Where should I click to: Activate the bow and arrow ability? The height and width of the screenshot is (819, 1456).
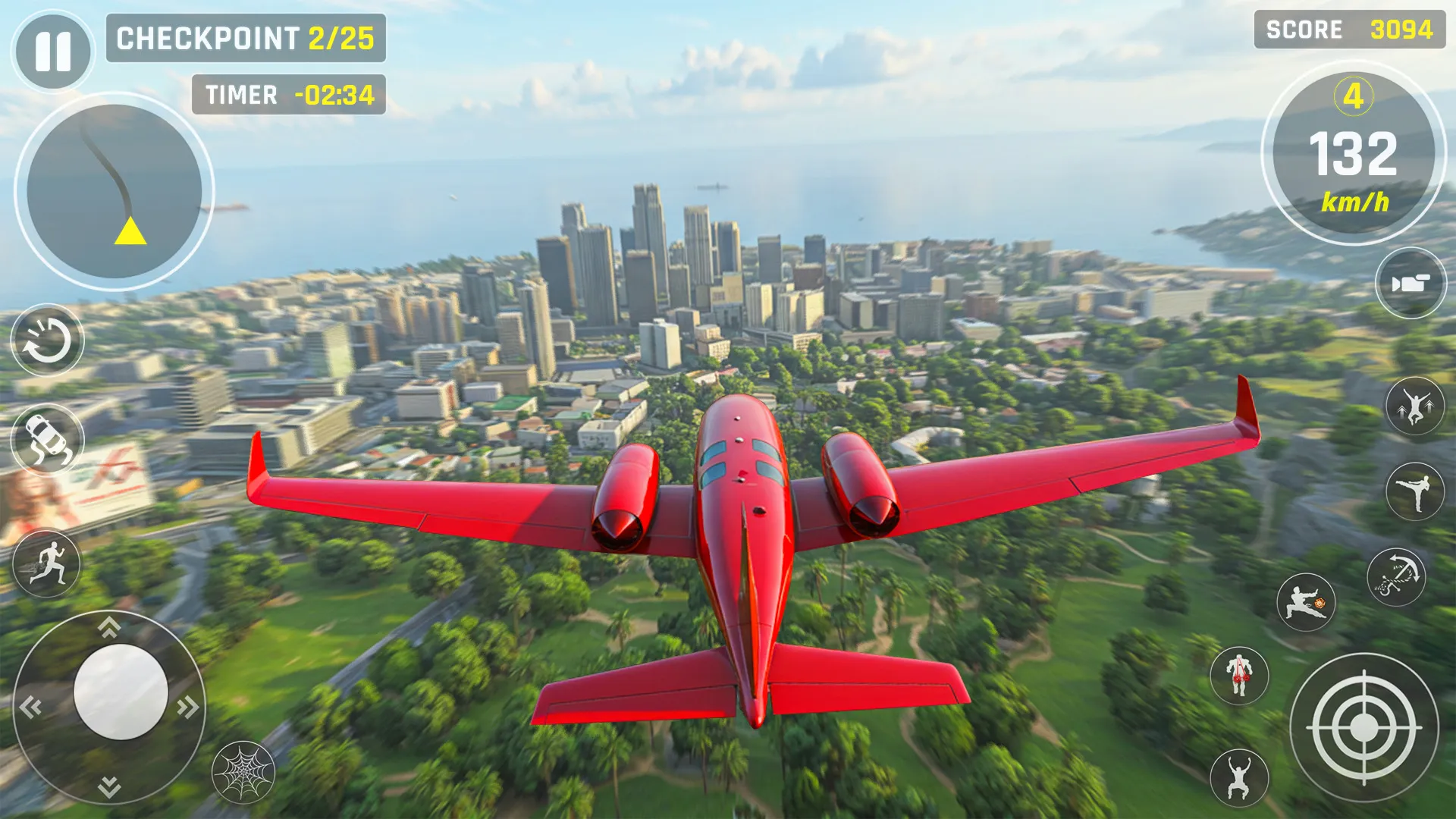pyautogui.click(x=1397, y=577)
